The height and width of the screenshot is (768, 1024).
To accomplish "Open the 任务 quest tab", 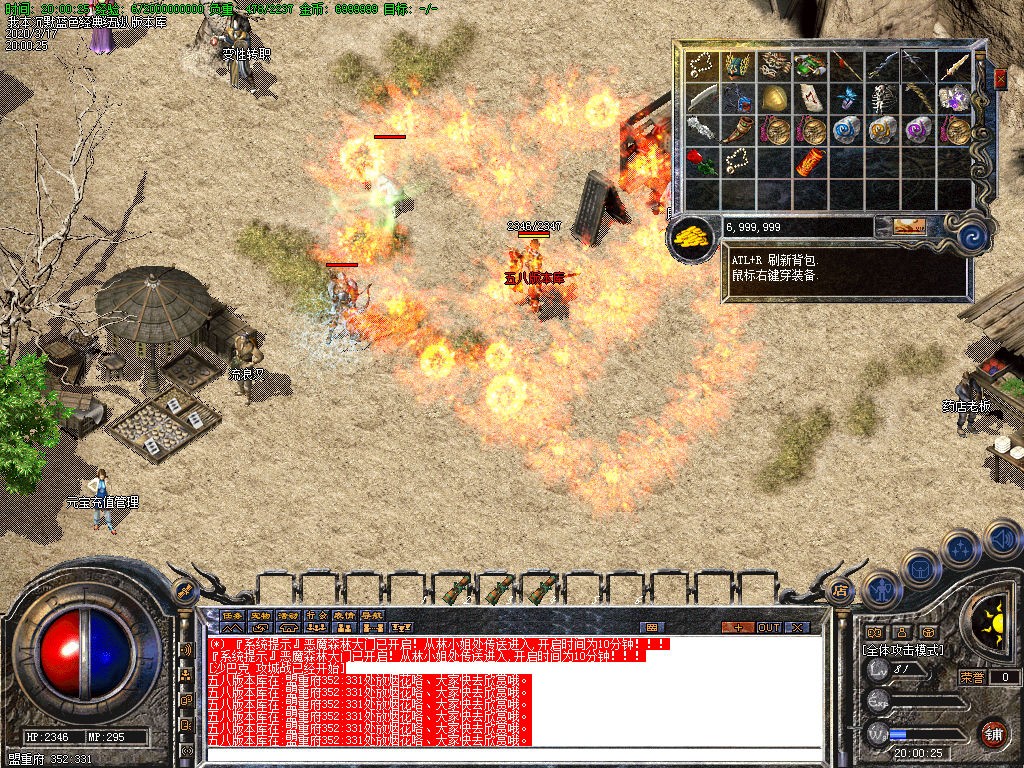I will 233,615.
